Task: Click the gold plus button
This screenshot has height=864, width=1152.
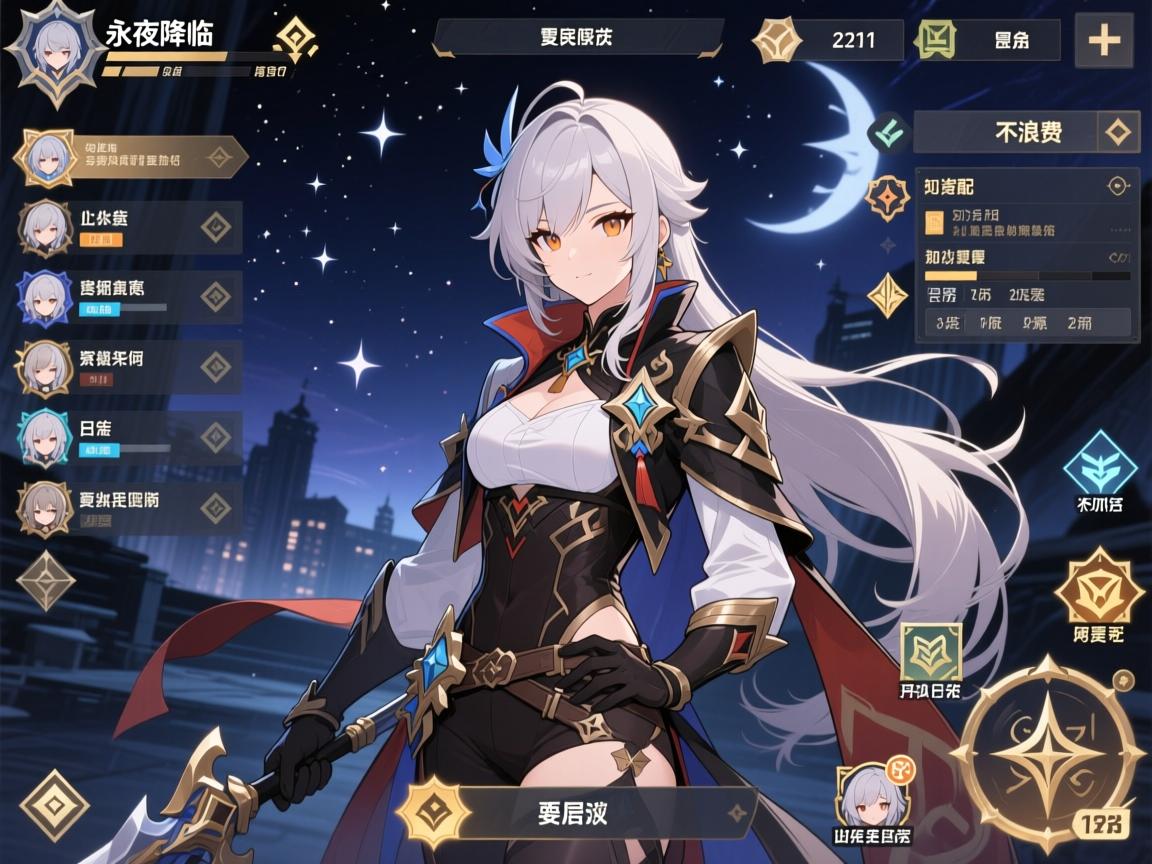Action: coord(1103,40)
